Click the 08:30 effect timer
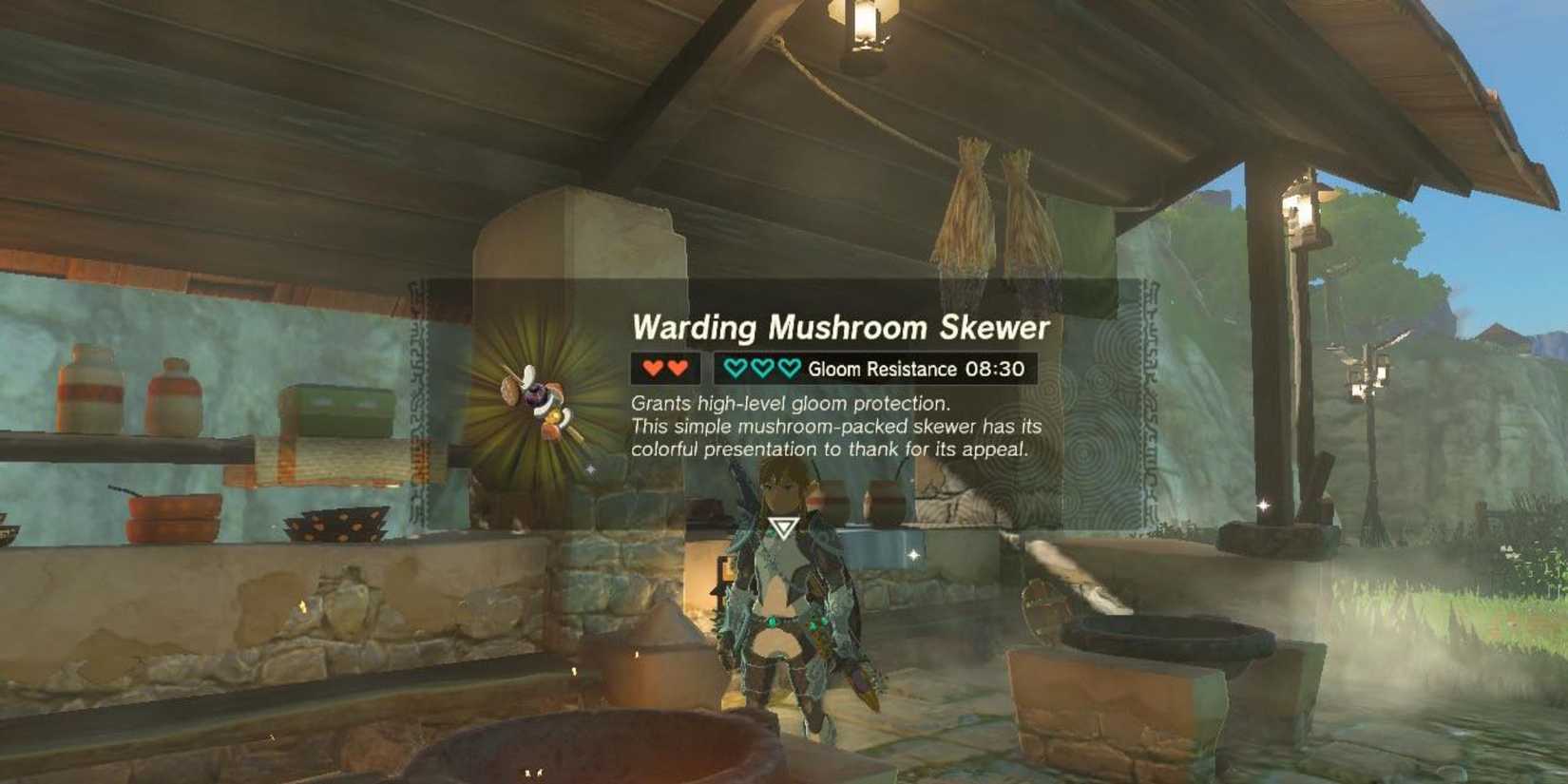The width and height of the screenshot is (1568, 784). coord(993,368)
